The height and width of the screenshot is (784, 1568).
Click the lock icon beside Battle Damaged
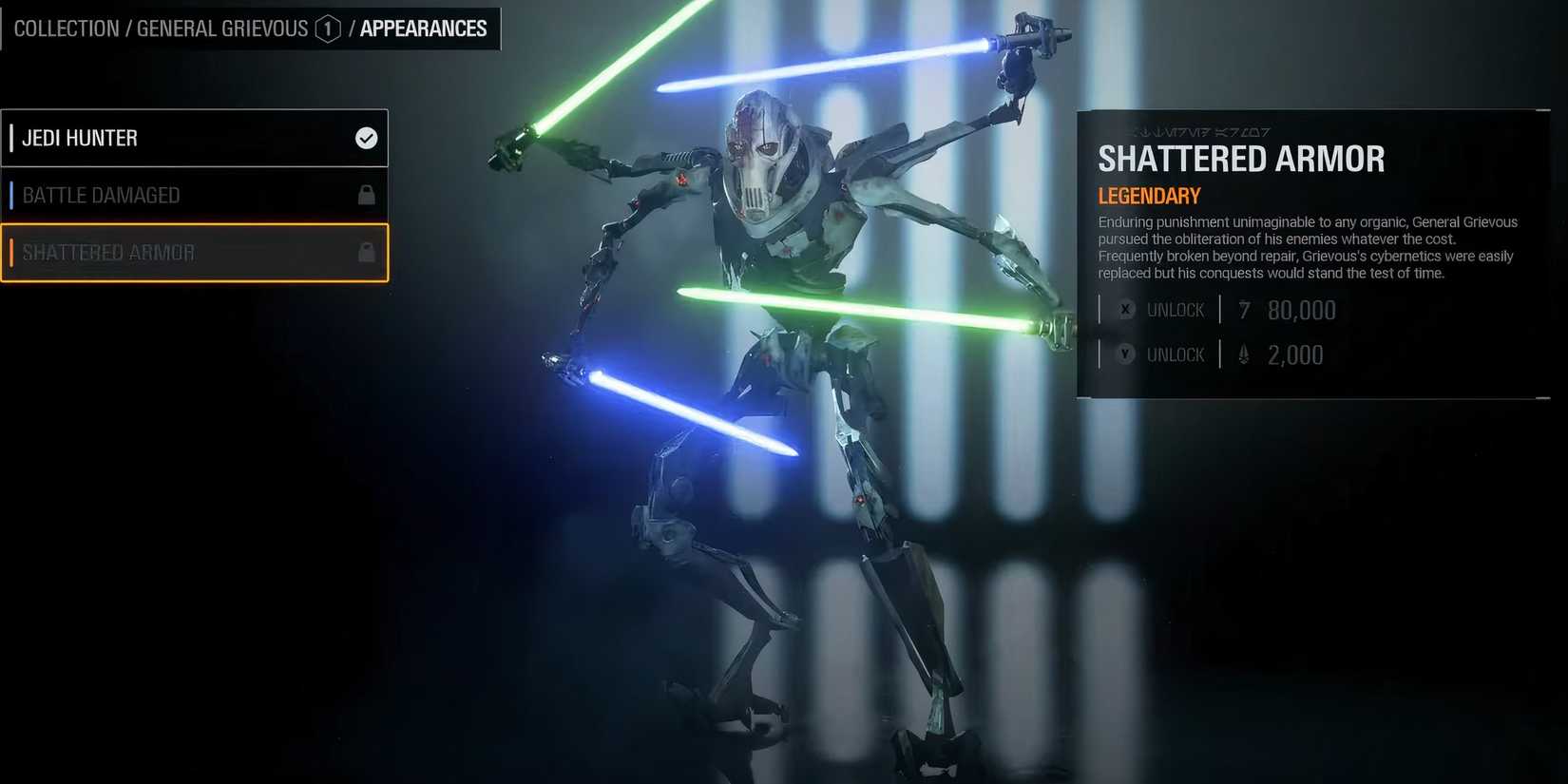366,195
